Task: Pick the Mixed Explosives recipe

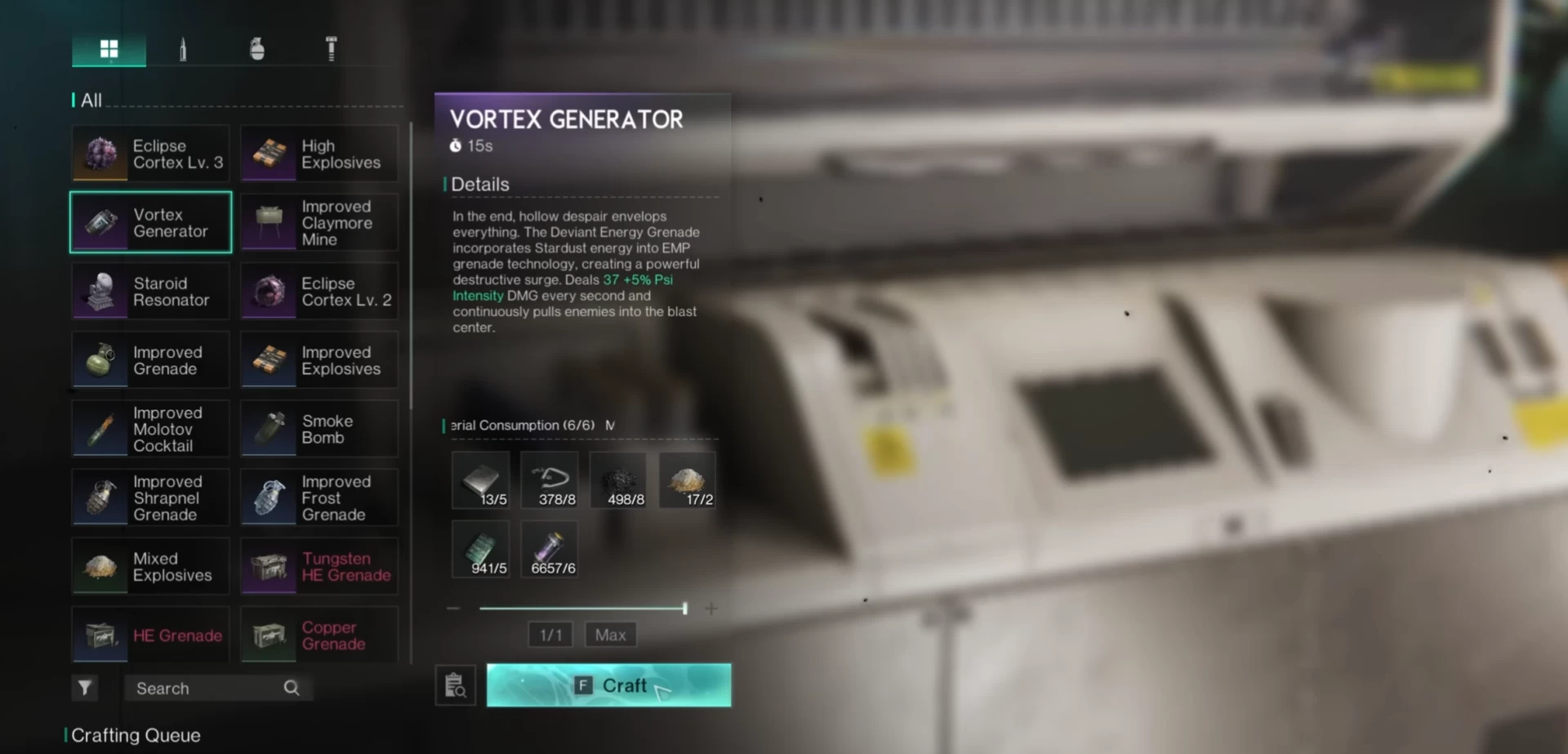Action: tap(151, 567)
